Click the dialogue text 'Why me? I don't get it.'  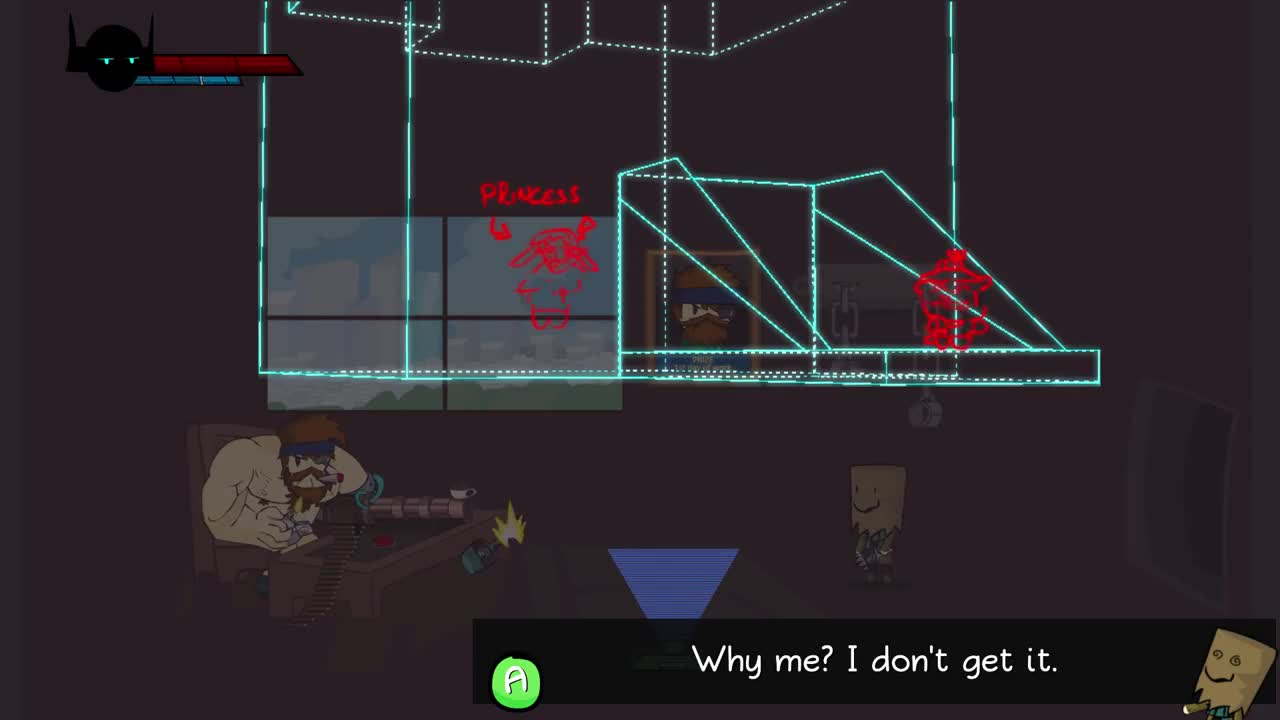click(x=875, y=660)
